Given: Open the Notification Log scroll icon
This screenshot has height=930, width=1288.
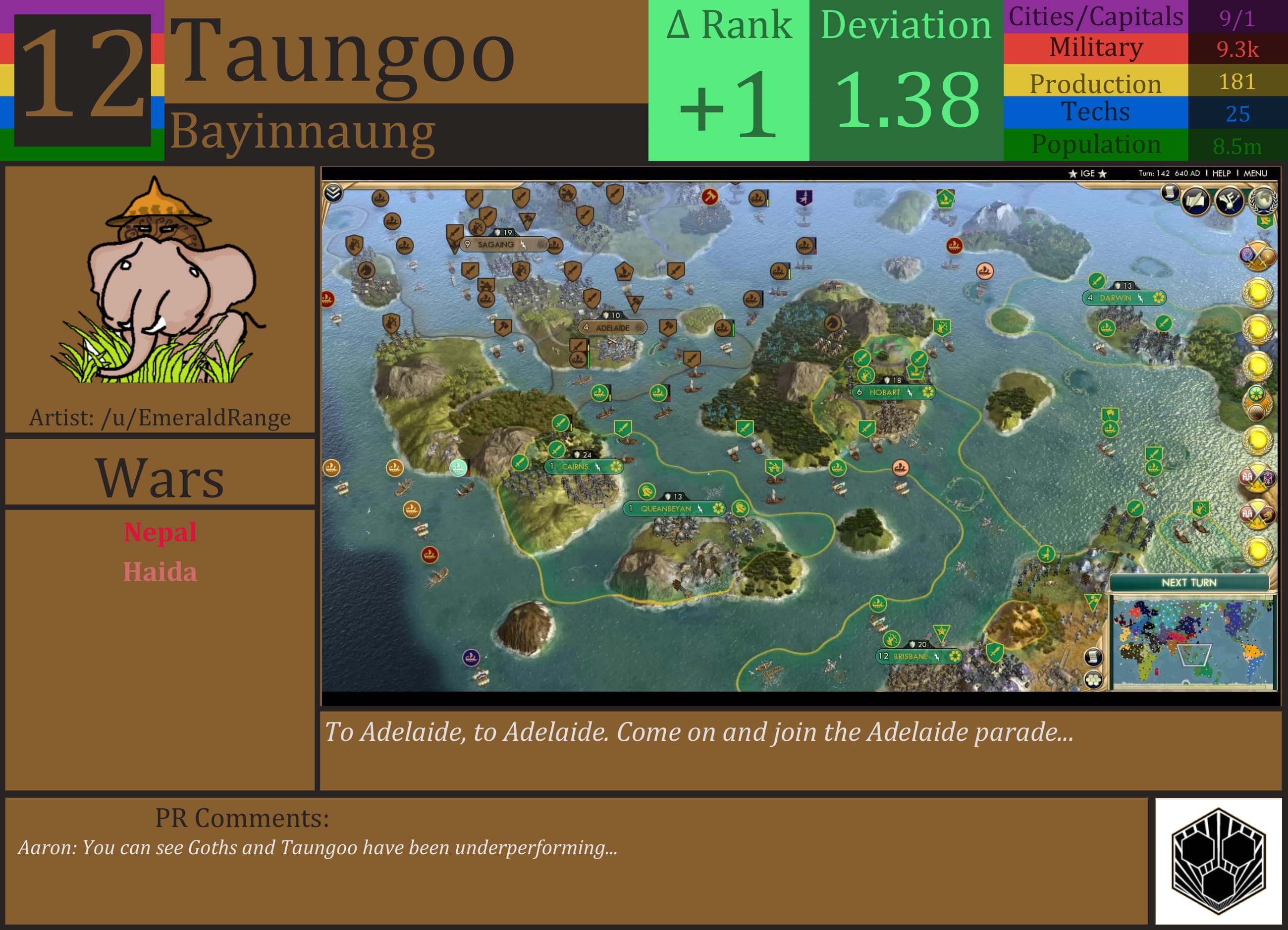Looking at the screenshot, I should [1170, 193].
